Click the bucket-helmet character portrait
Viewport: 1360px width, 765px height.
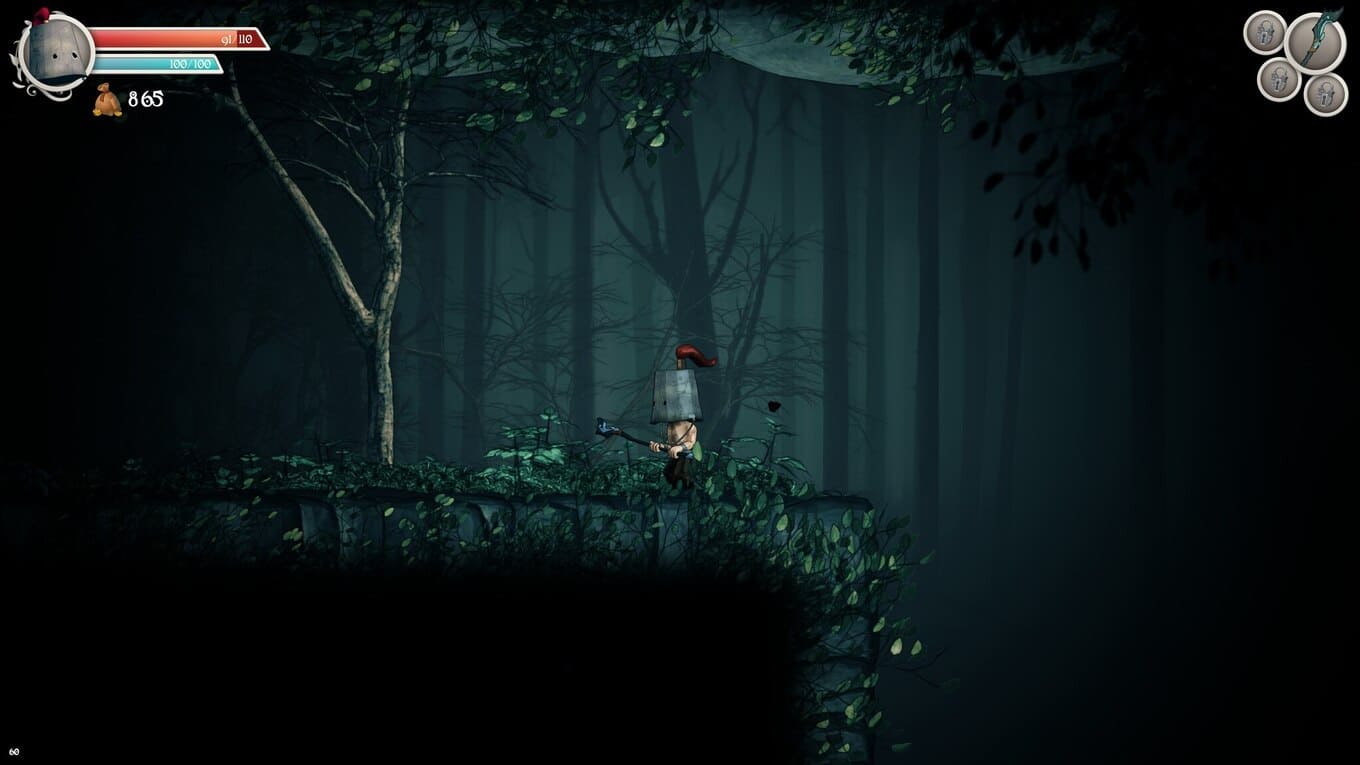tap(55, 53)
